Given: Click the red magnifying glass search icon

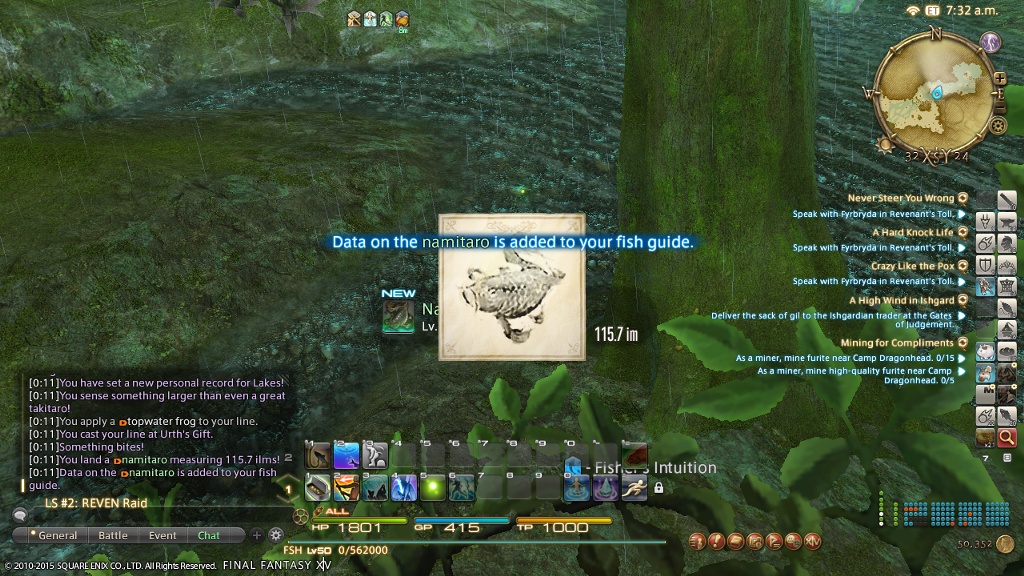Looking at the screenshot, I should pos(1007,437).
